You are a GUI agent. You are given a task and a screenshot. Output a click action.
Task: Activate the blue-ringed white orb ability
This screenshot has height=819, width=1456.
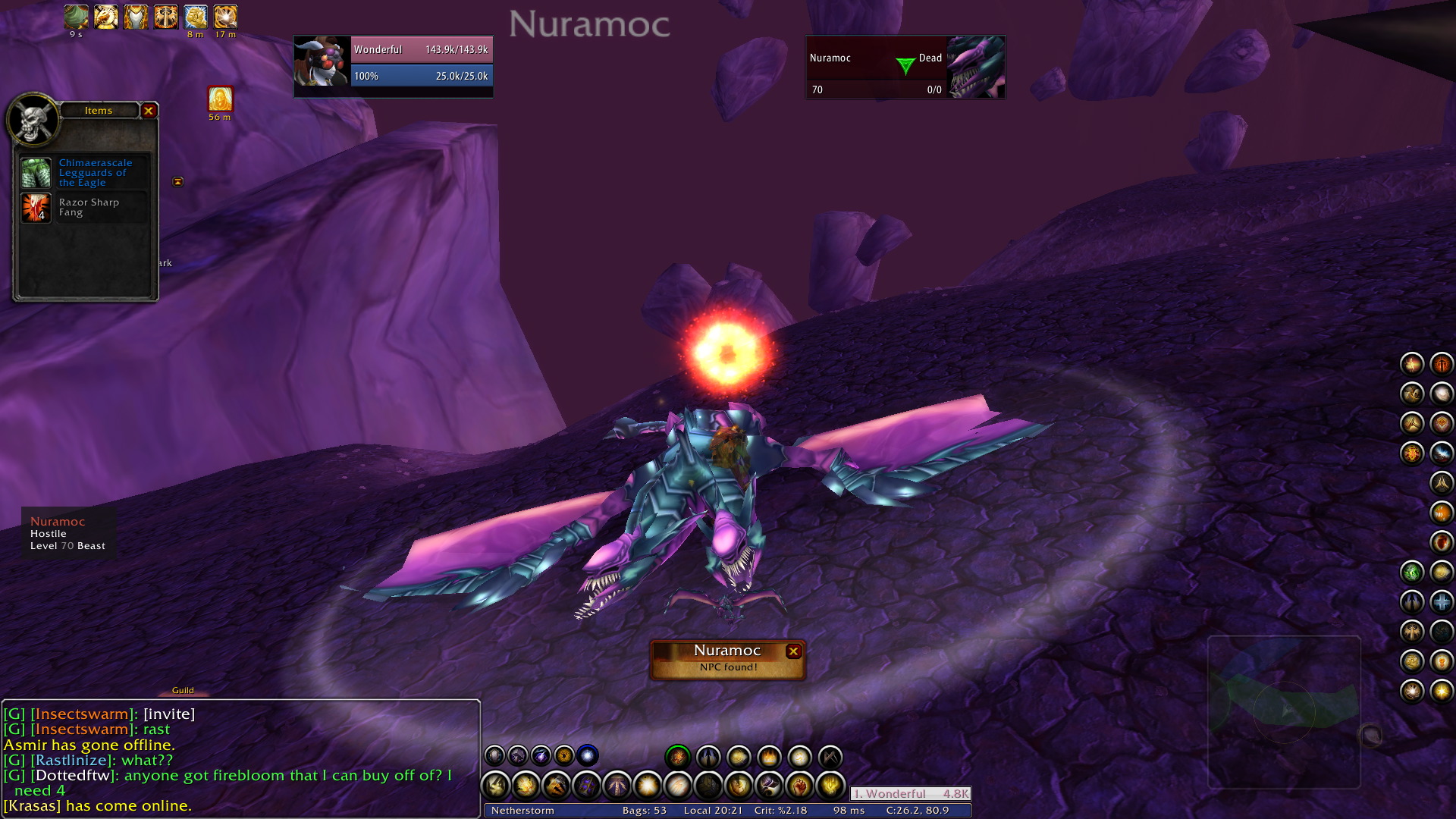pyautogui.click(x=587, y=755)
